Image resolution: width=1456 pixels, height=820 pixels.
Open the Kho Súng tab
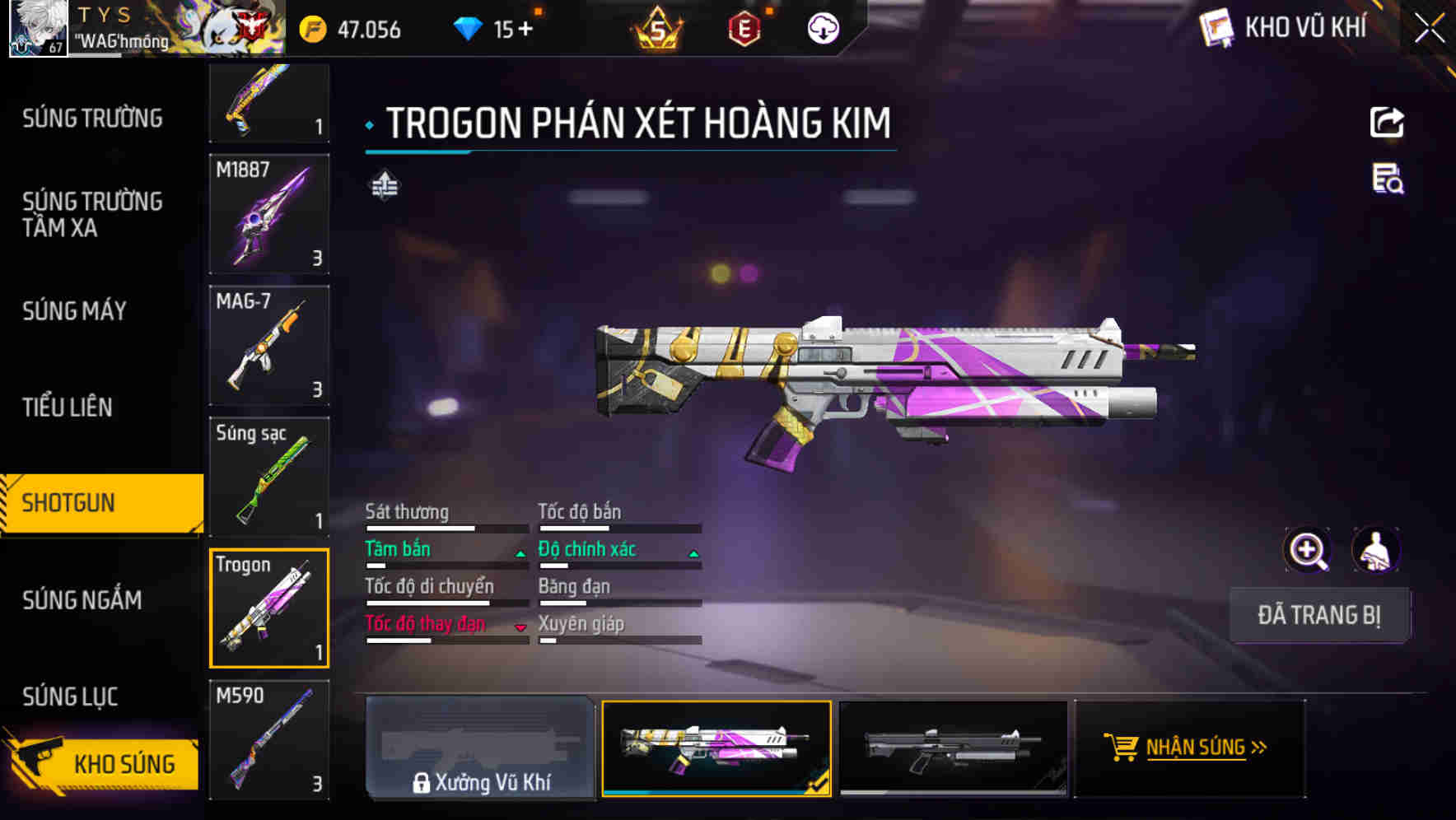tap(103, 763)
